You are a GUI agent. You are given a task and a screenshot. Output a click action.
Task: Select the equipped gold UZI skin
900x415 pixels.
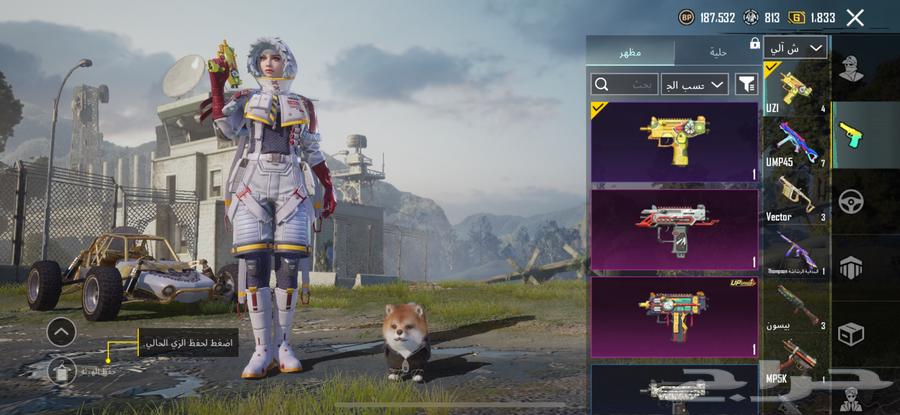675,141
